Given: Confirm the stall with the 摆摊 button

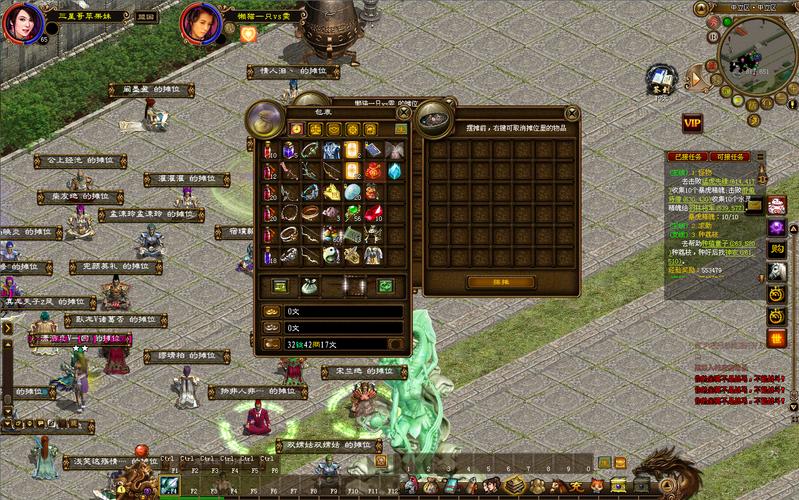Looking at the screenshot, I should point(486,283).
